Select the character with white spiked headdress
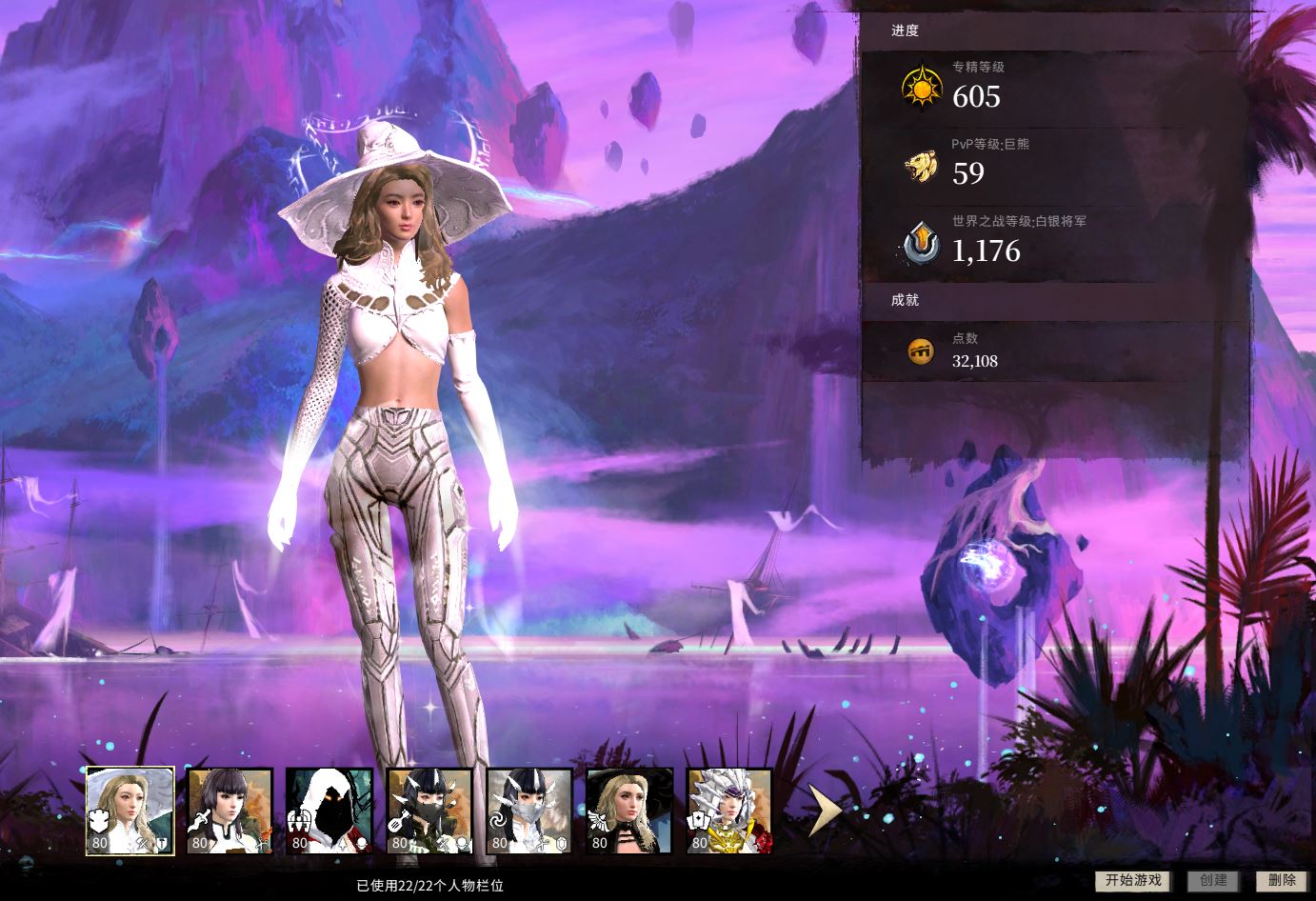The image size is (1316, 901). 729,811
